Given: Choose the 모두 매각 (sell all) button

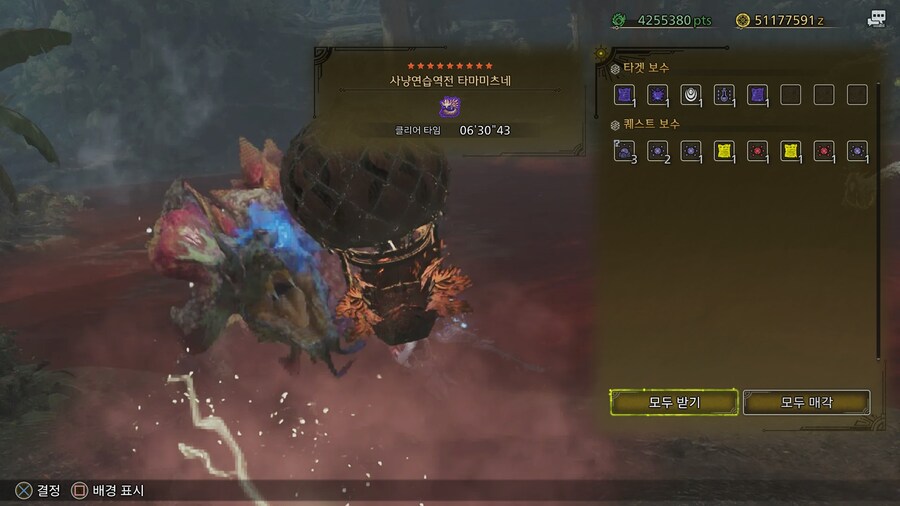Looking at the screenshot, I should point(806,402).
